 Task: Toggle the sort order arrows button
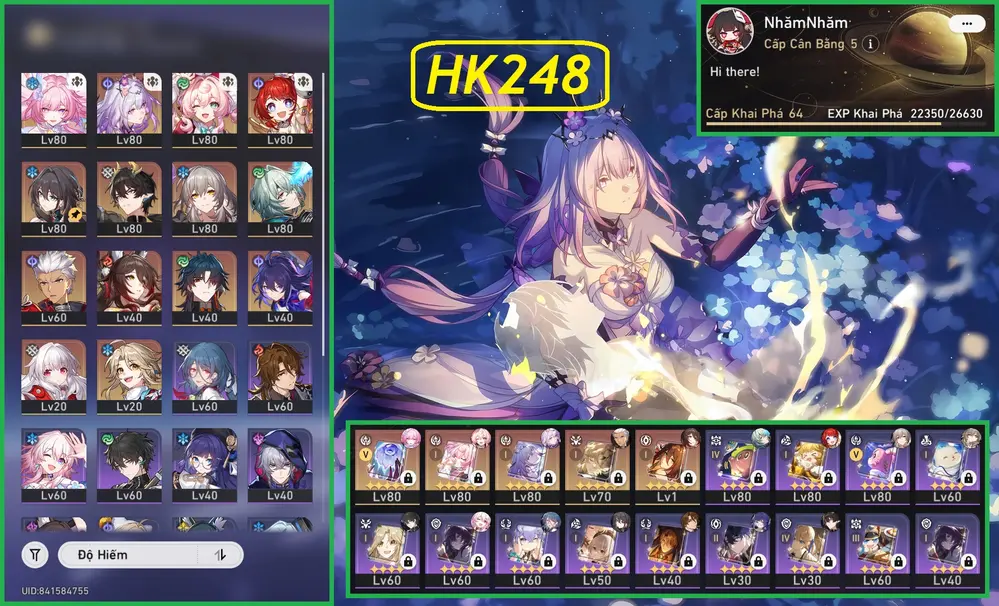point(221,554)
